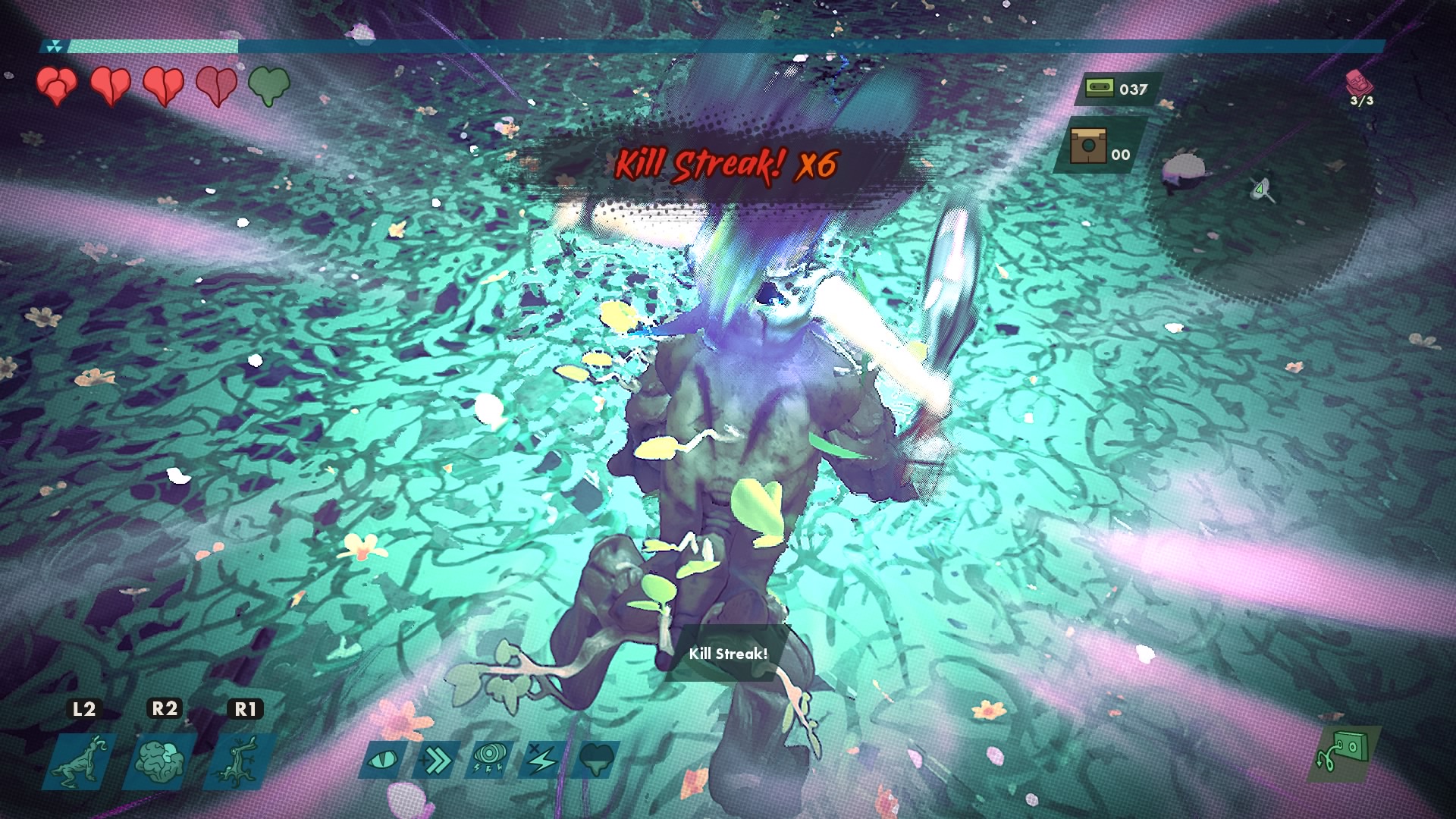
Task: Select the slit-pupil eye perk icon
Action: (x=384, y=759)
